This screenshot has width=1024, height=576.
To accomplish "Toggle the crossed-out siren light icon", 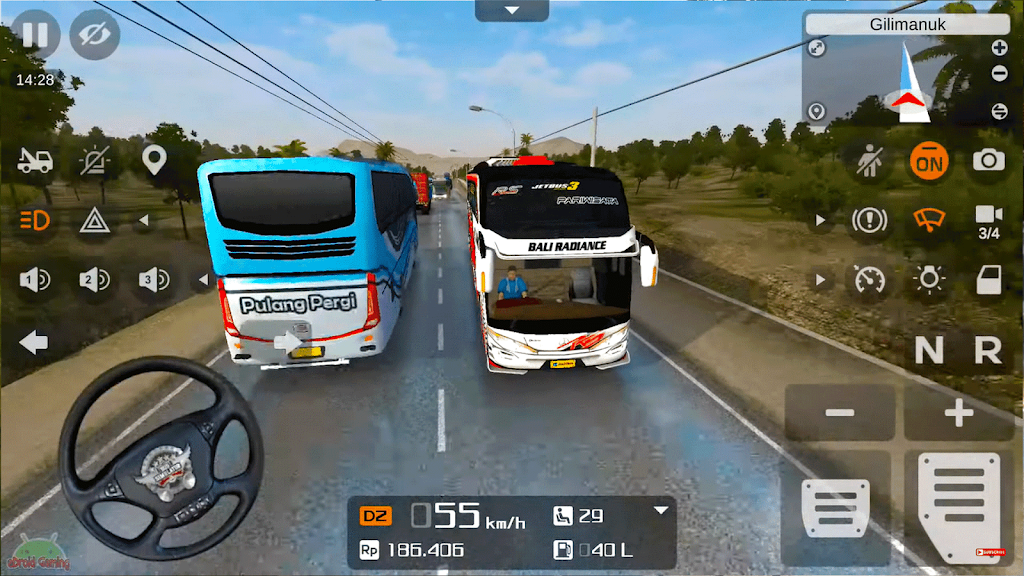I will pyautogui.click(x=95, y=160).
